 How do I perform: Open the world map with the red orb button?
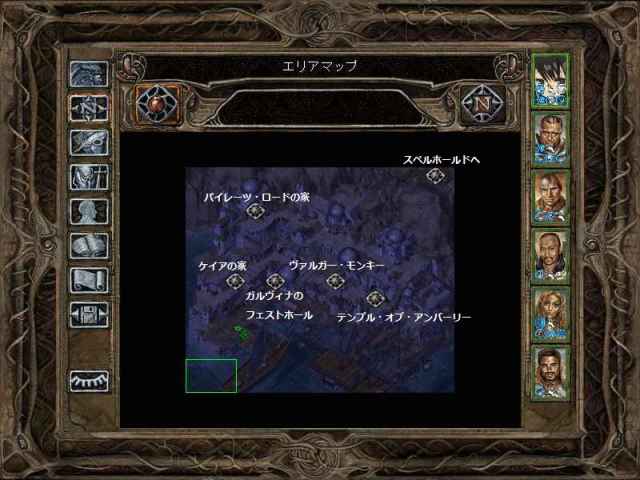coord(154,103)
